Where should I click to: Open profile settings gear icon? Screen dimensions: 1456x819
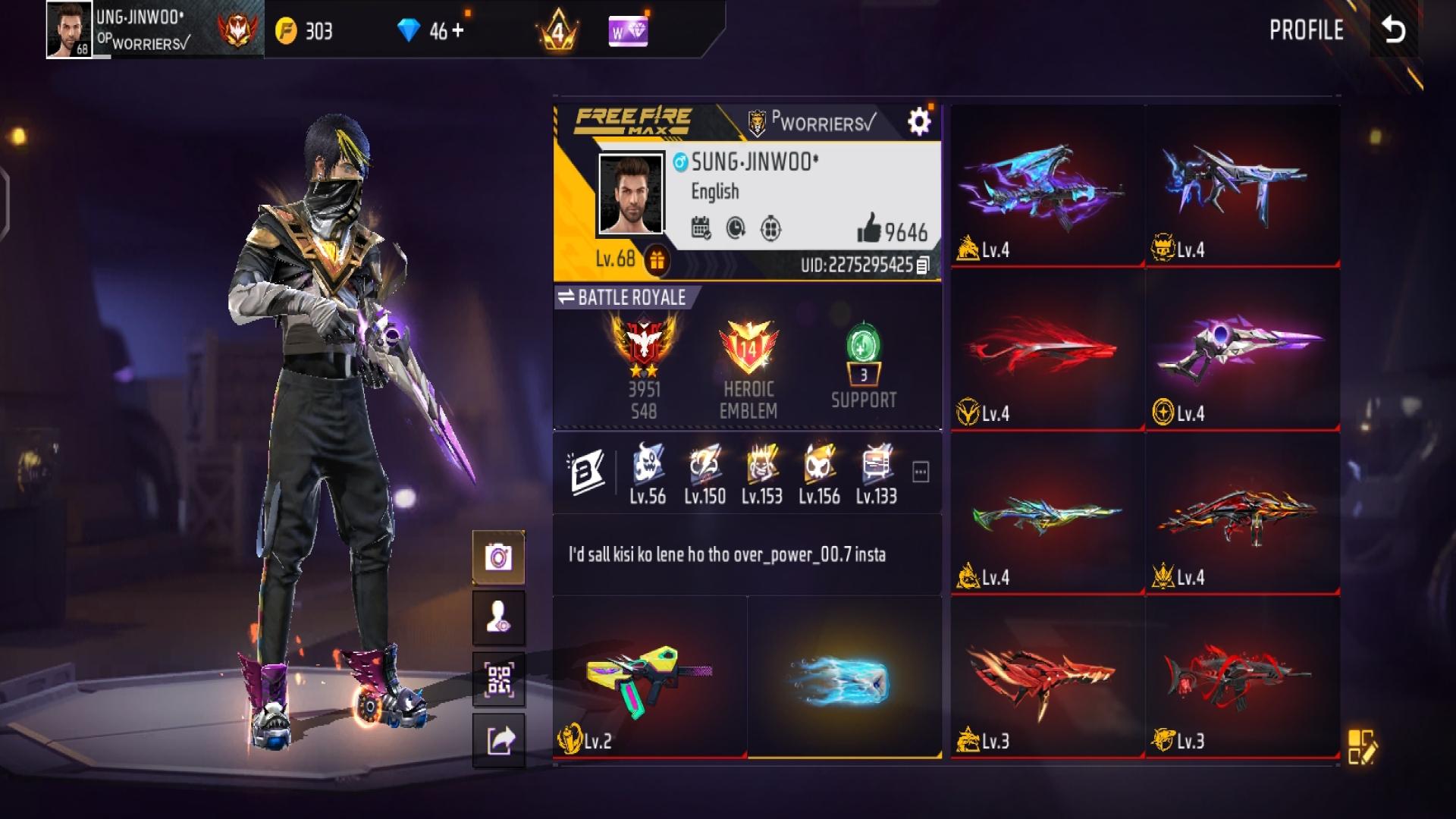pyautogui.click(x=918, y=121)
